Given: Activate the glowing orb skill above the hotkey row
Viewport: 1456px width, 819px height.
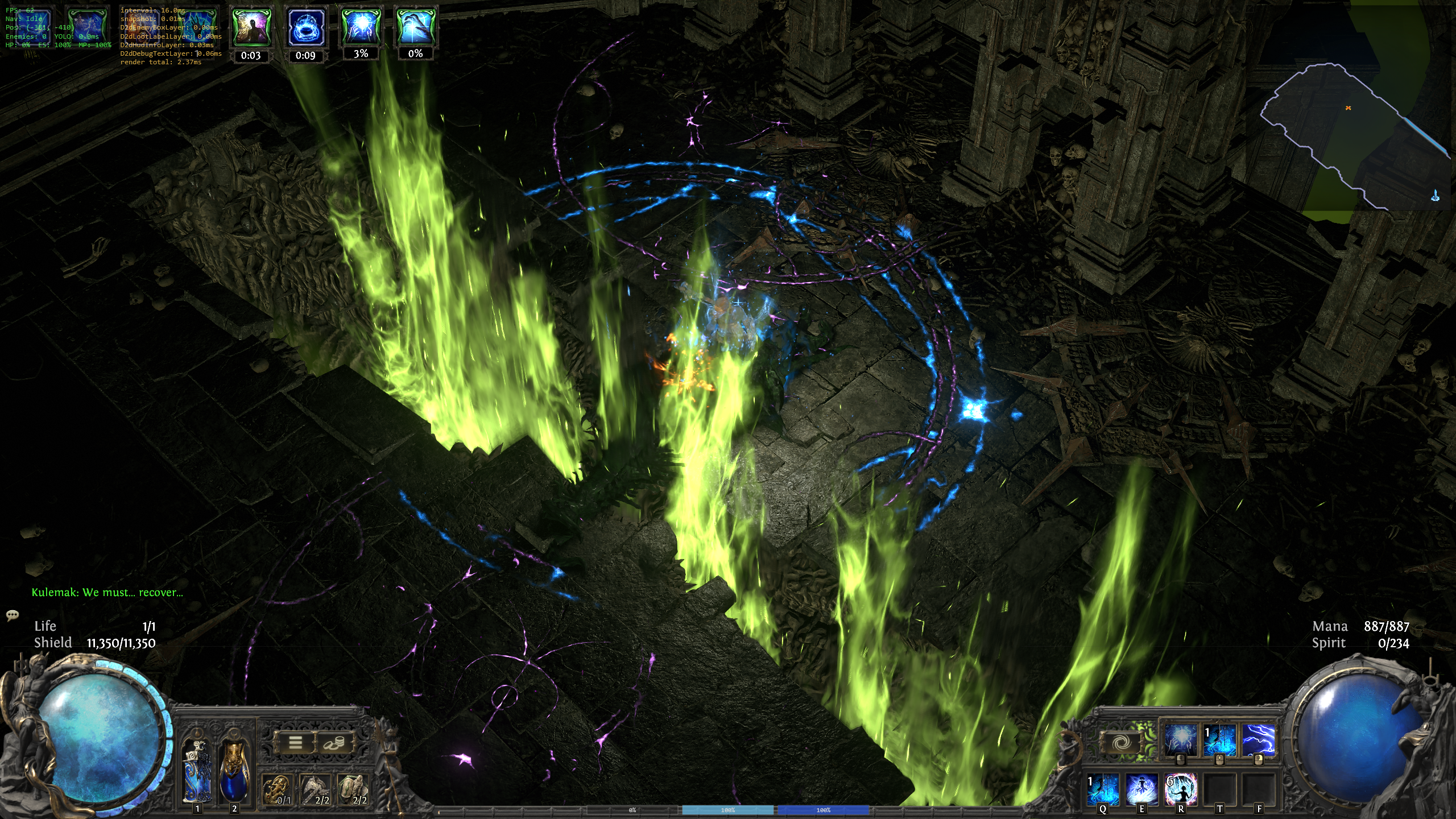Looking at the screenshot, I should click(x=1181, y=740).
